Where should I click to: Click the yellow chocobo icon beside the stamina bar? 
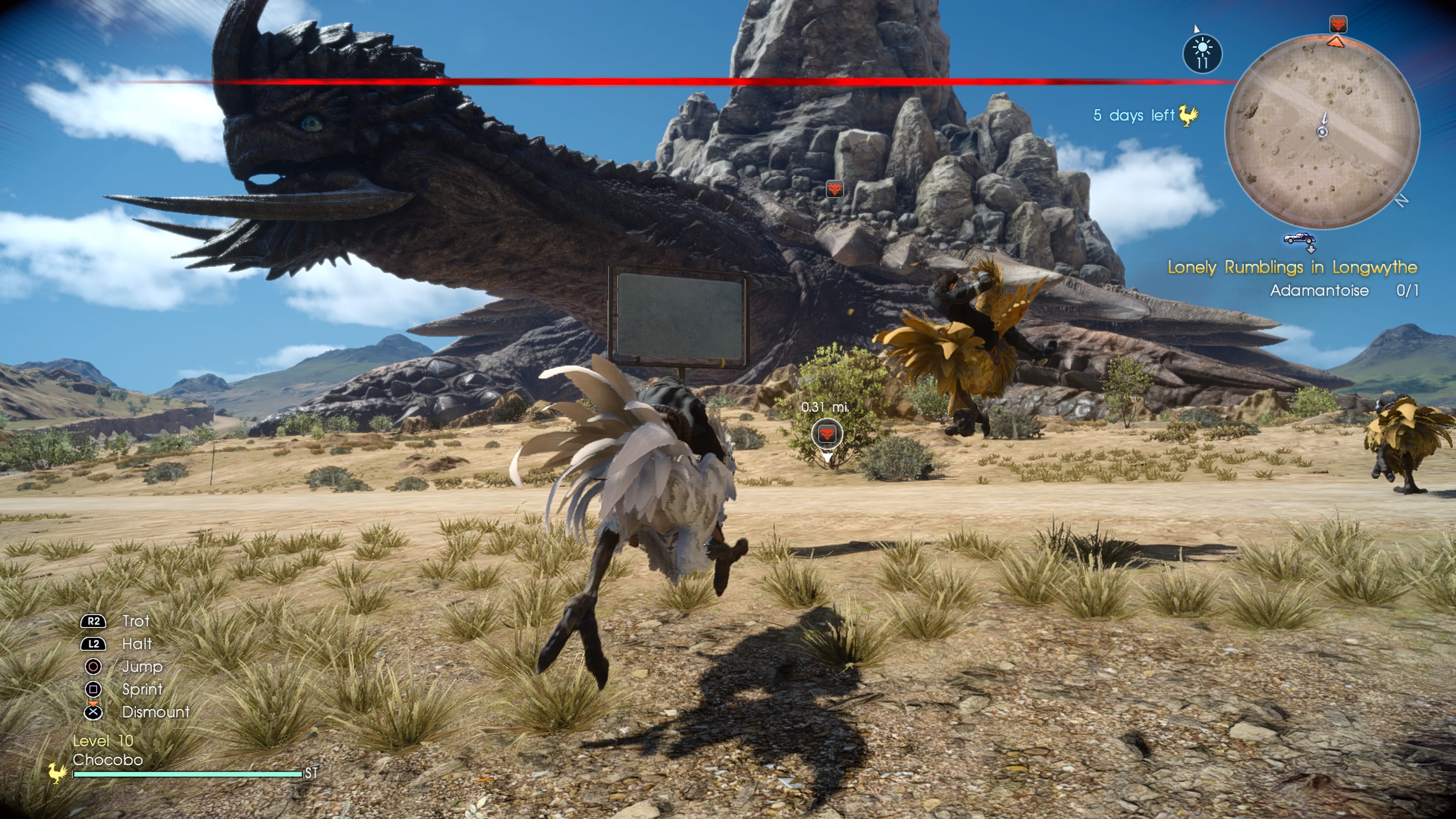[57, 772]
